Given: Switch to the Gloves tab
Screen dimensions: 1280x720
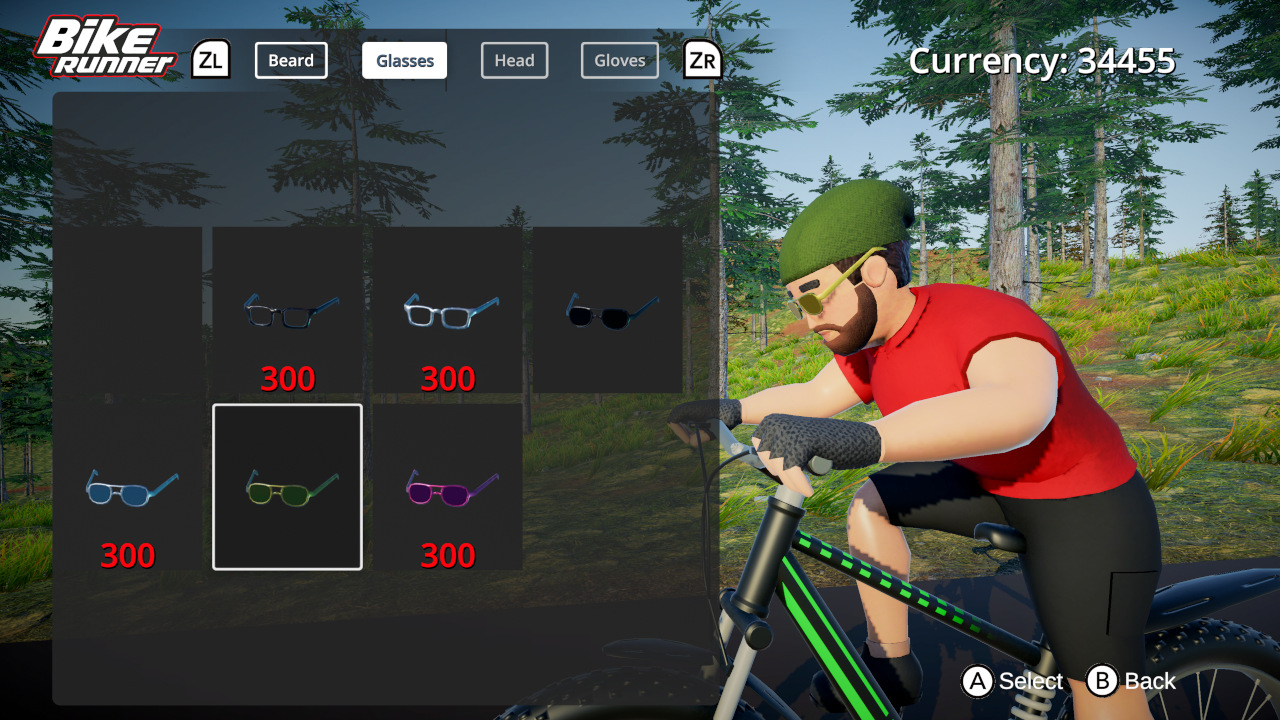Looking at the screenshot, I should point(619,60).
